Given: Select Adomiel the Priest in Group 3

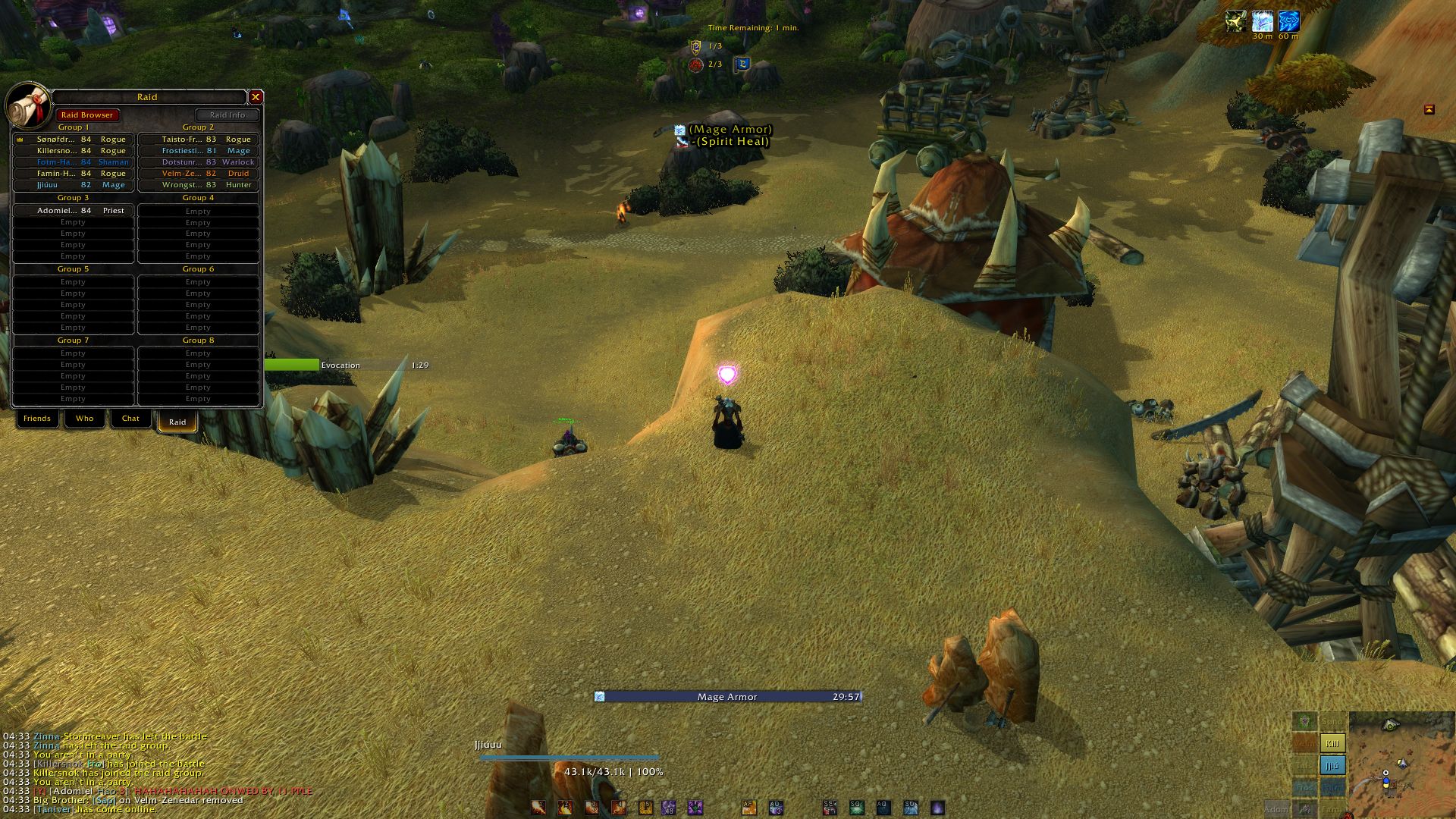Looking at the screenshot, I should (74, 211).
